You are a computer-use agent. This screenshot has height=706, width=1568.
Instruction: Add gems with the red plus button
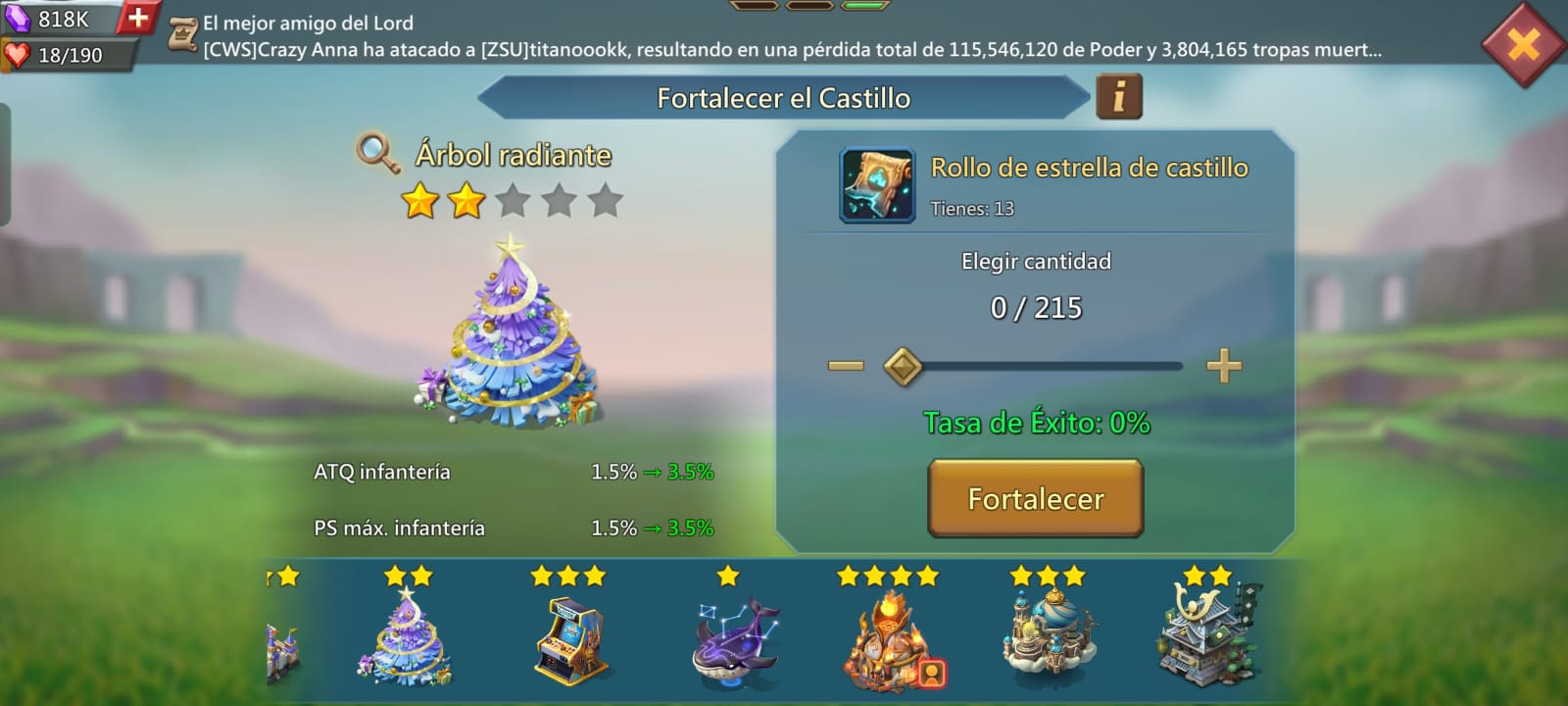click(138, 17)
